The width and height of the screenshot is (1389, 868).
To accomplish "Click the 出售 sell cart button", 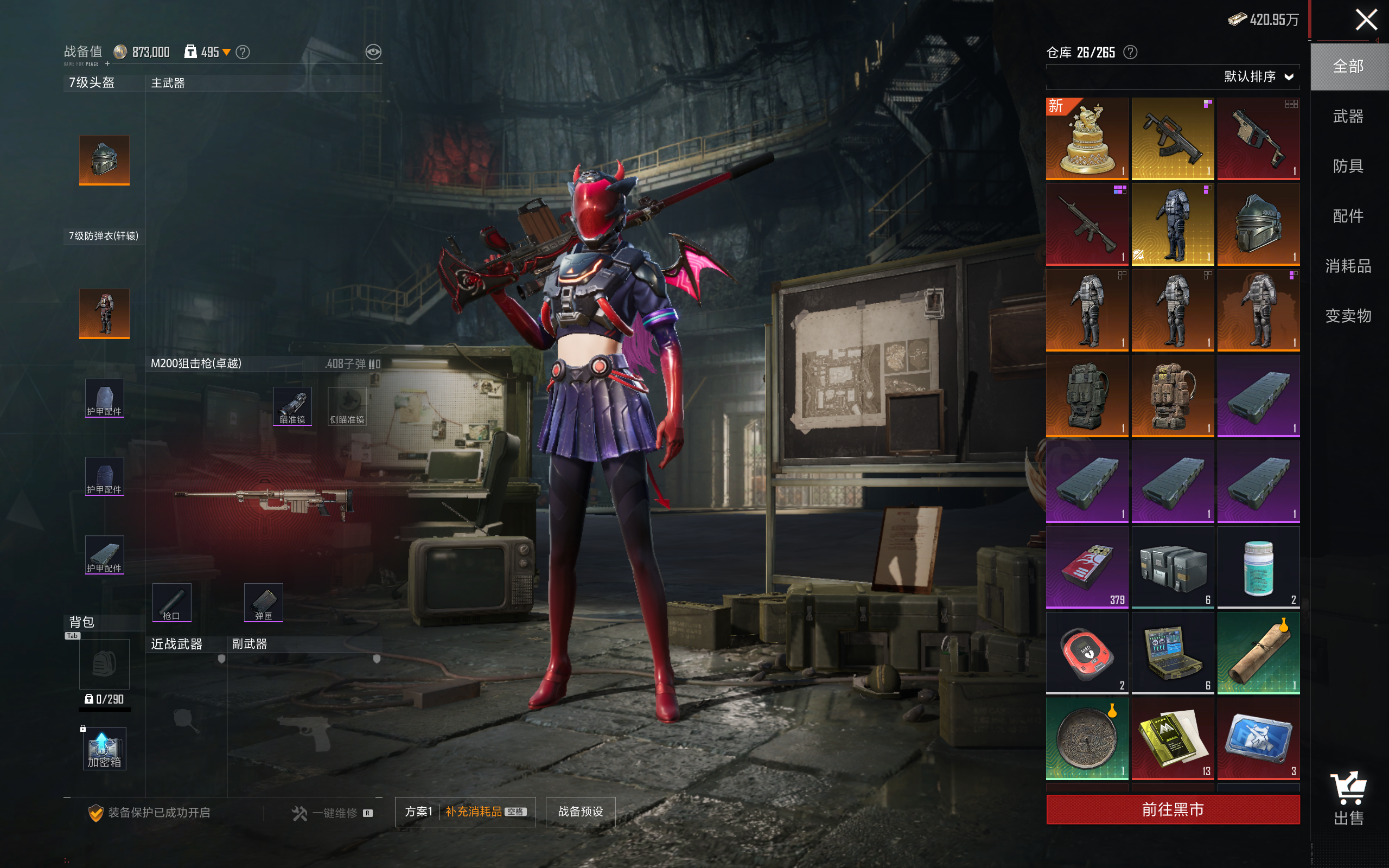I will click(1348, 798).
